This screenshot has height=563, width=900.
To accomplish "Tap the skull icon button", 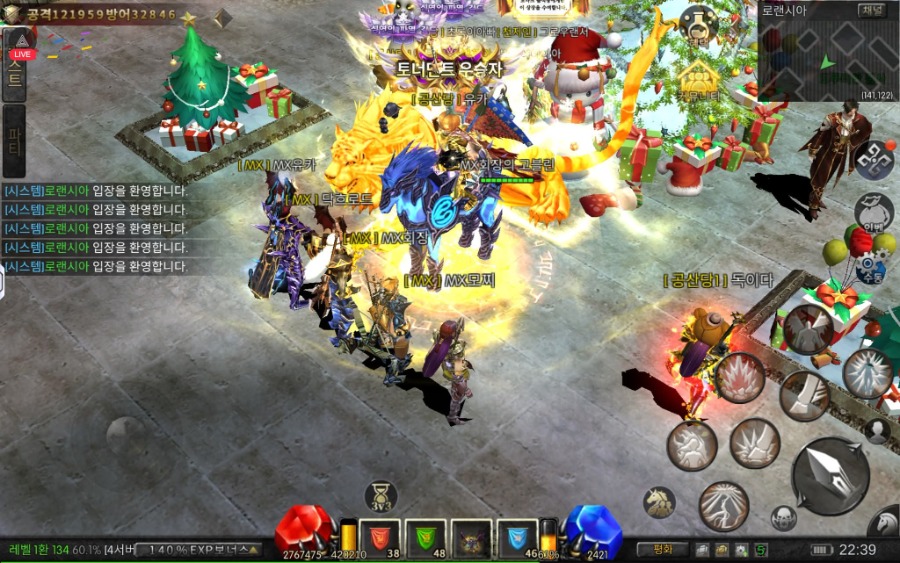I will [784, 518].
